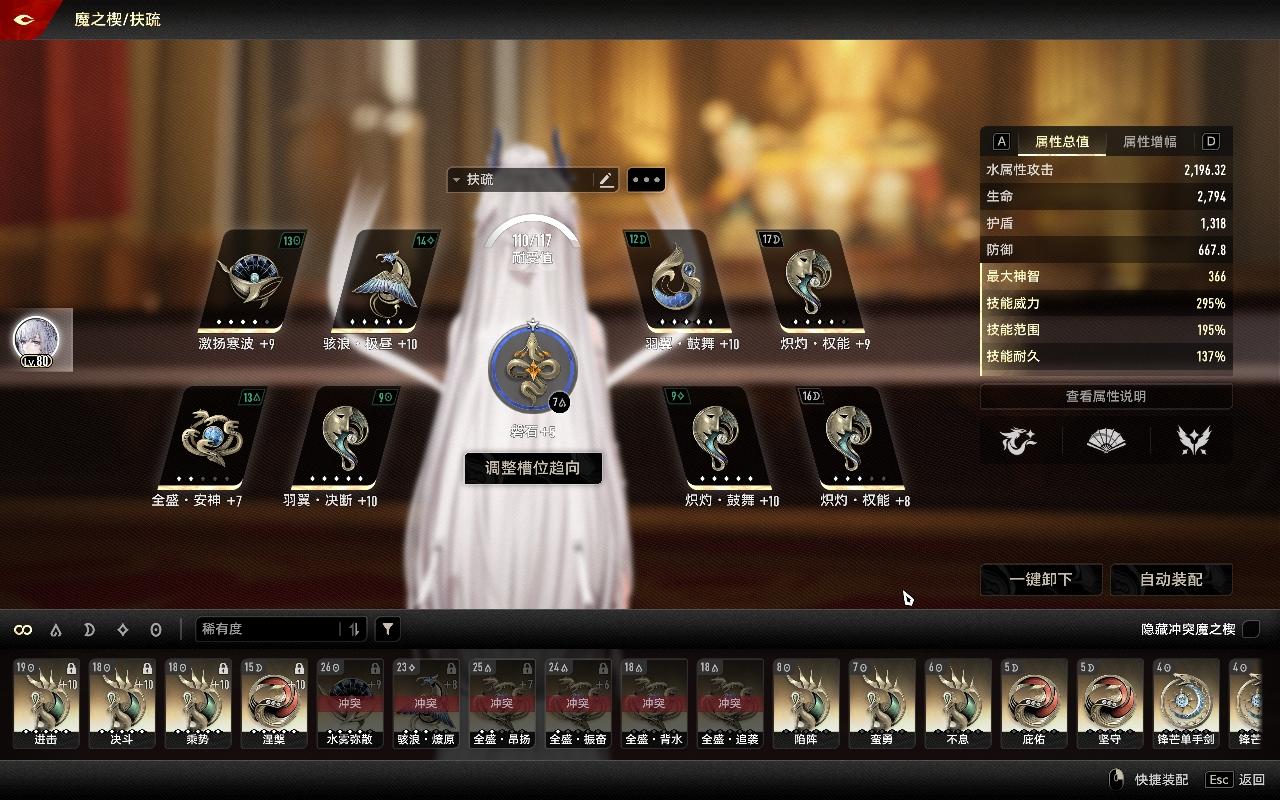The height and width of the screenshot is (800, 1280).
Task: Click the 调整槽位趋向 button
Action: tap(533, 468)
